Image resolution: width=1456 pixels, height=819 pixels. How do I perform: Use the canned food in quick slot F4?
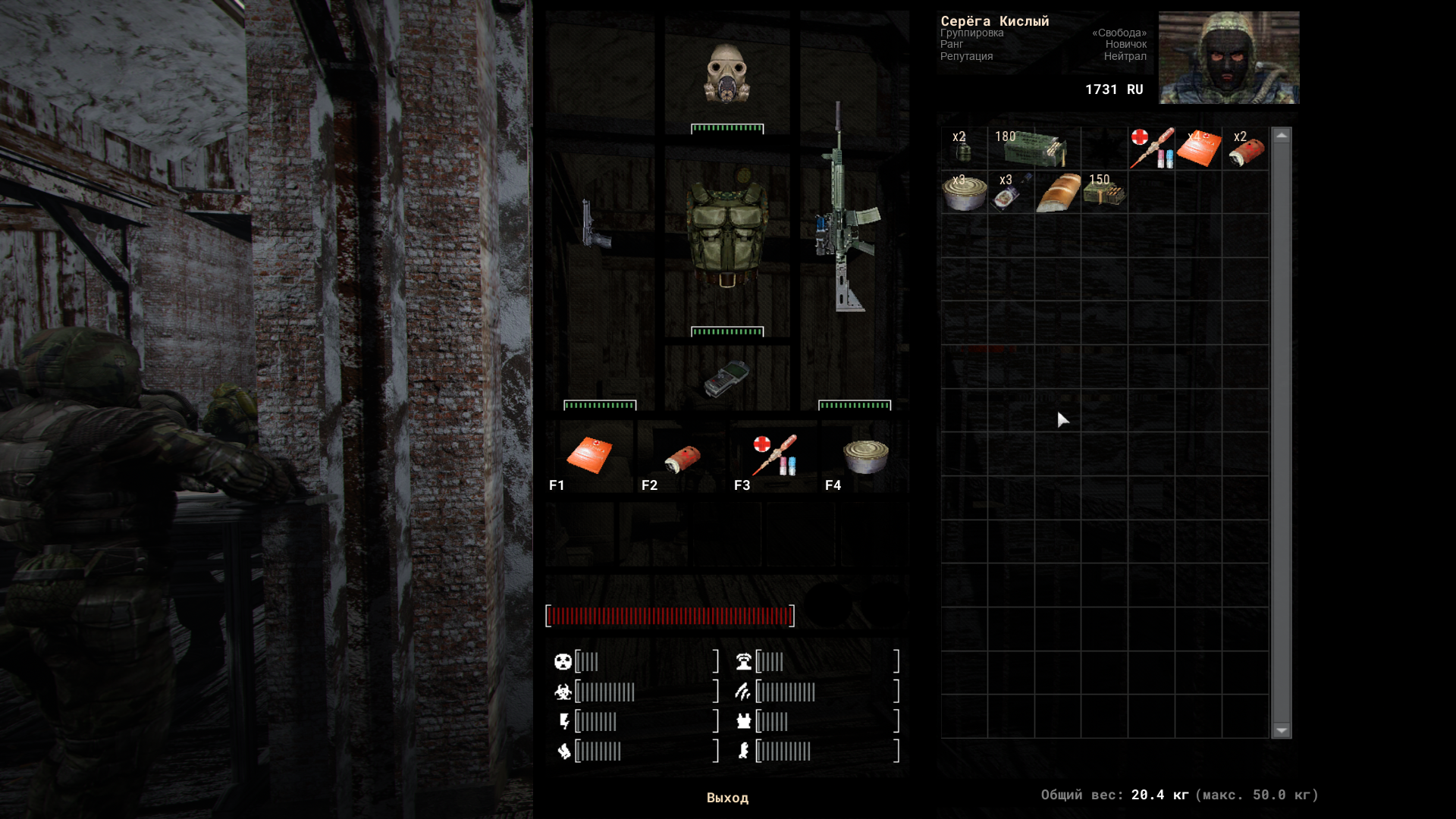point(865,457)
